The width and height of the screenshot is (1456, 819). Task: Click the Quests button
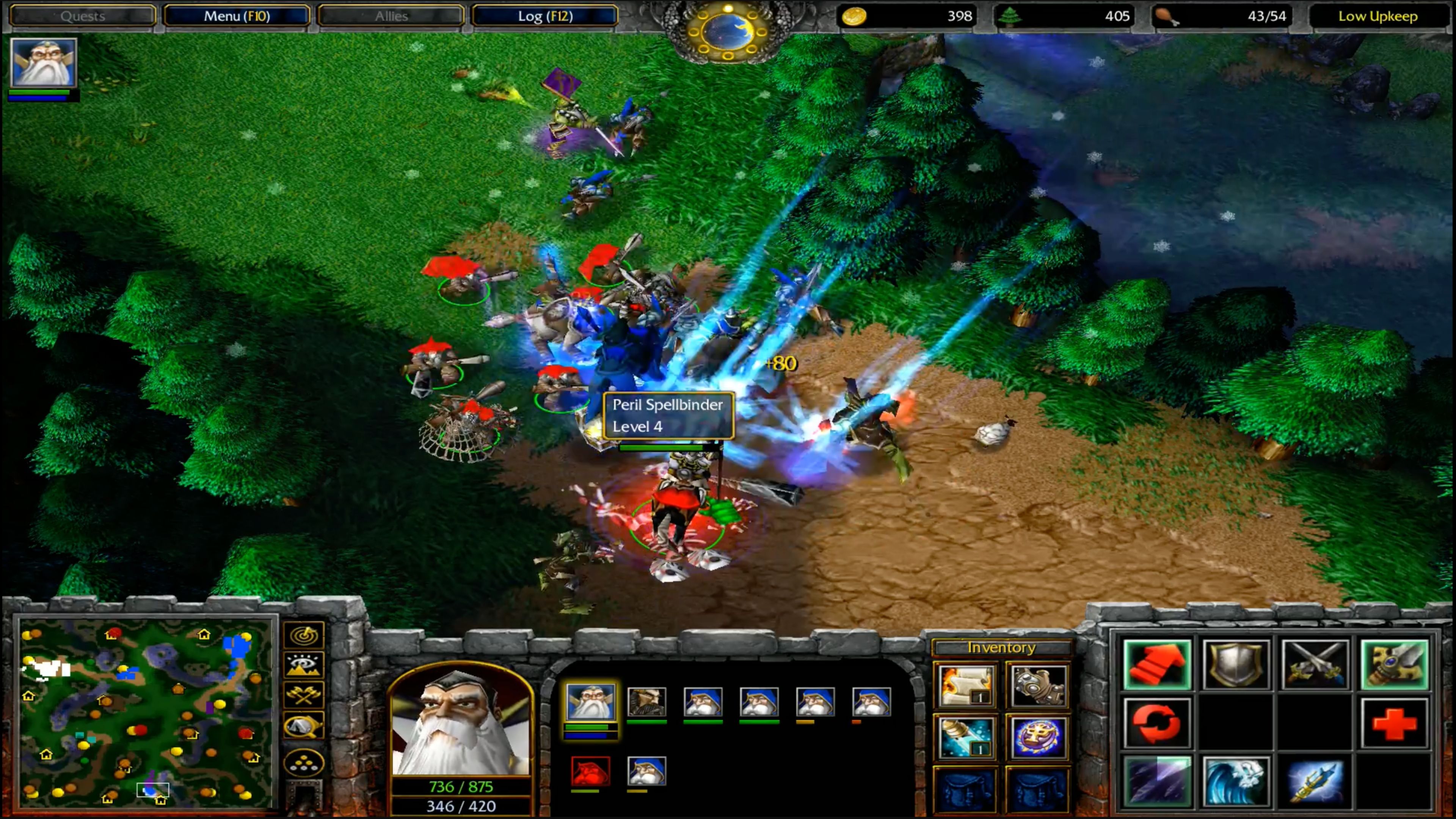pyautogui.click(x=83, y=16)
